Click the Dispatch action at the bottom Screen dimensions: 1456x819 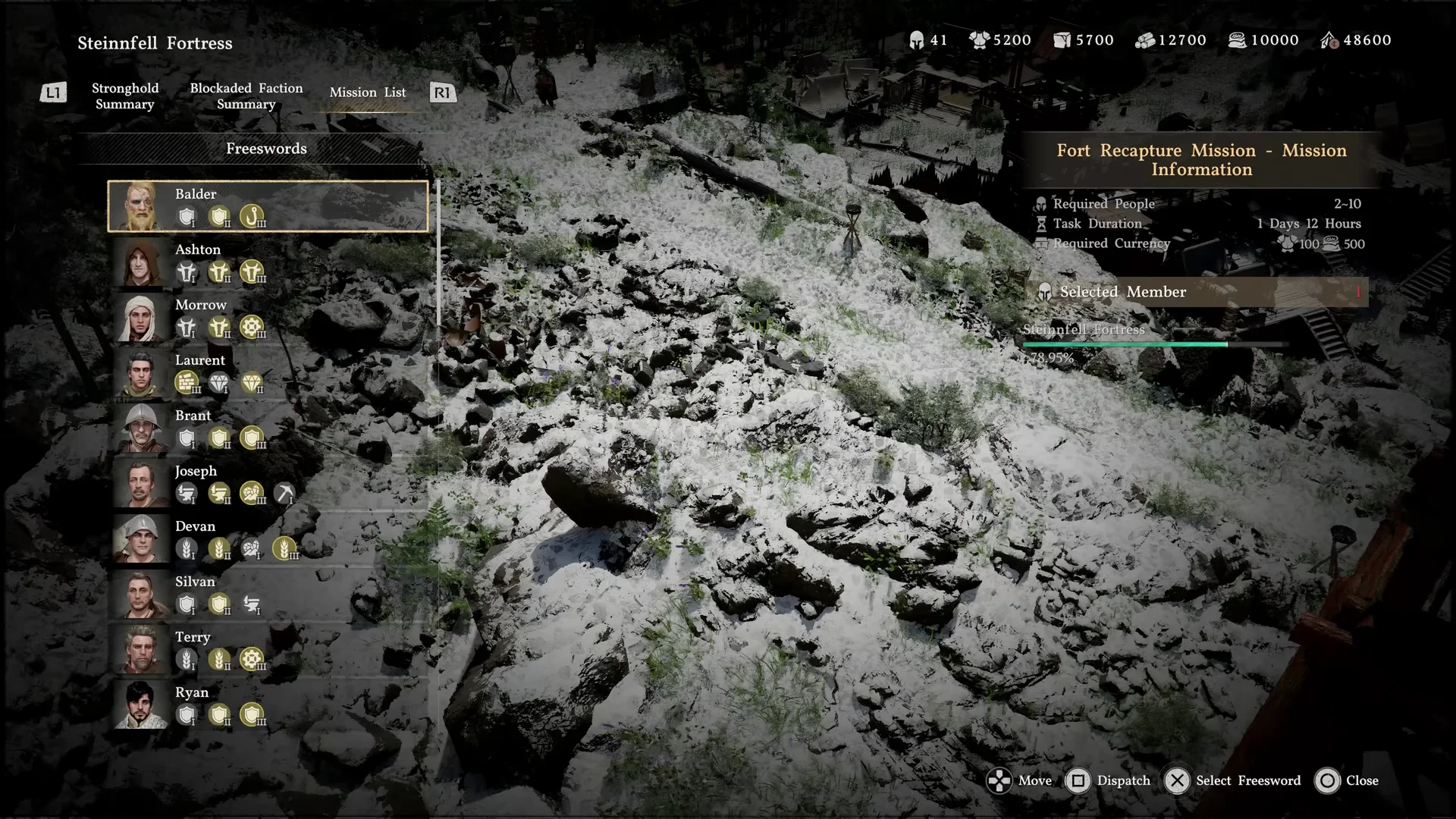[1109, 781]
